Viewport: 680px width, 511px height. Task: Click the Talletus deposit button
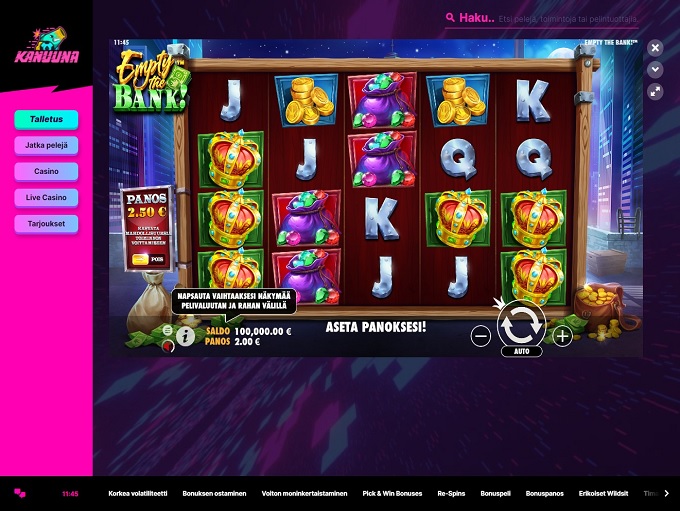pos(46,119)
